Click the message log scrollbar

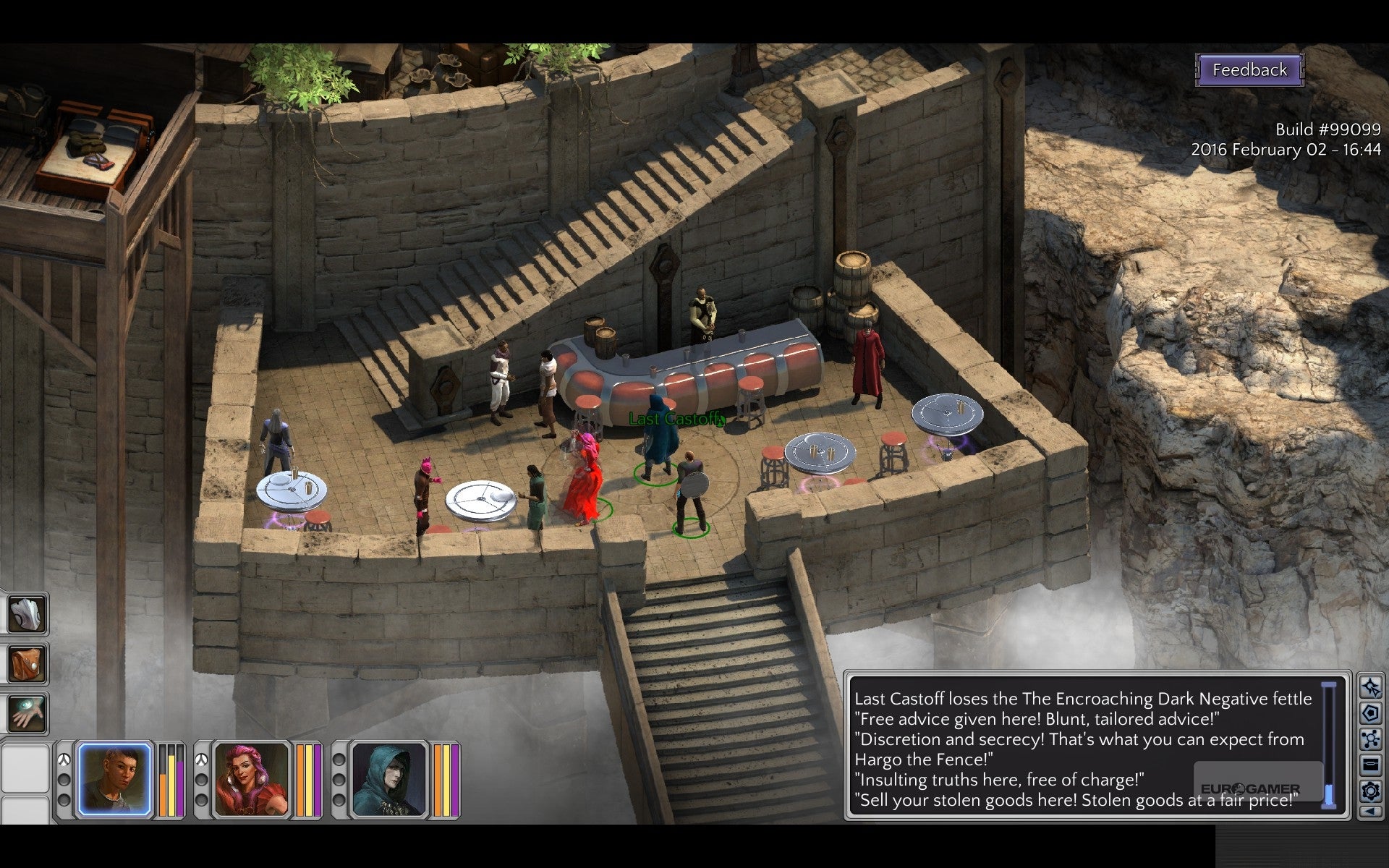[x=1329, y=745]
